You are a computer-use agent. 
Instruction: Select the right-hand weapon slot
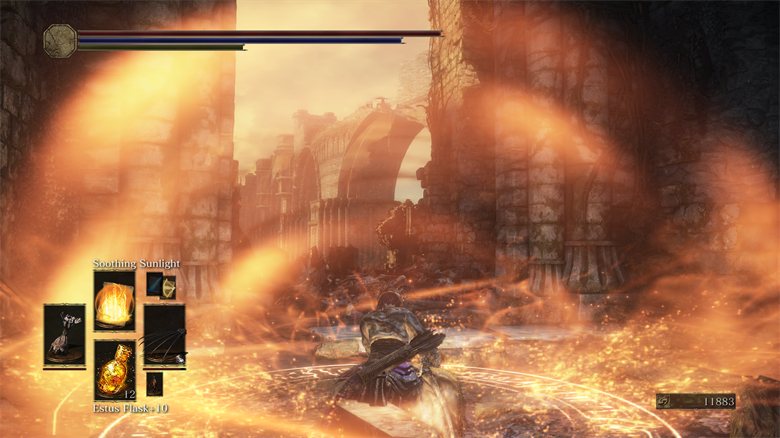click(x=164, y=335)
